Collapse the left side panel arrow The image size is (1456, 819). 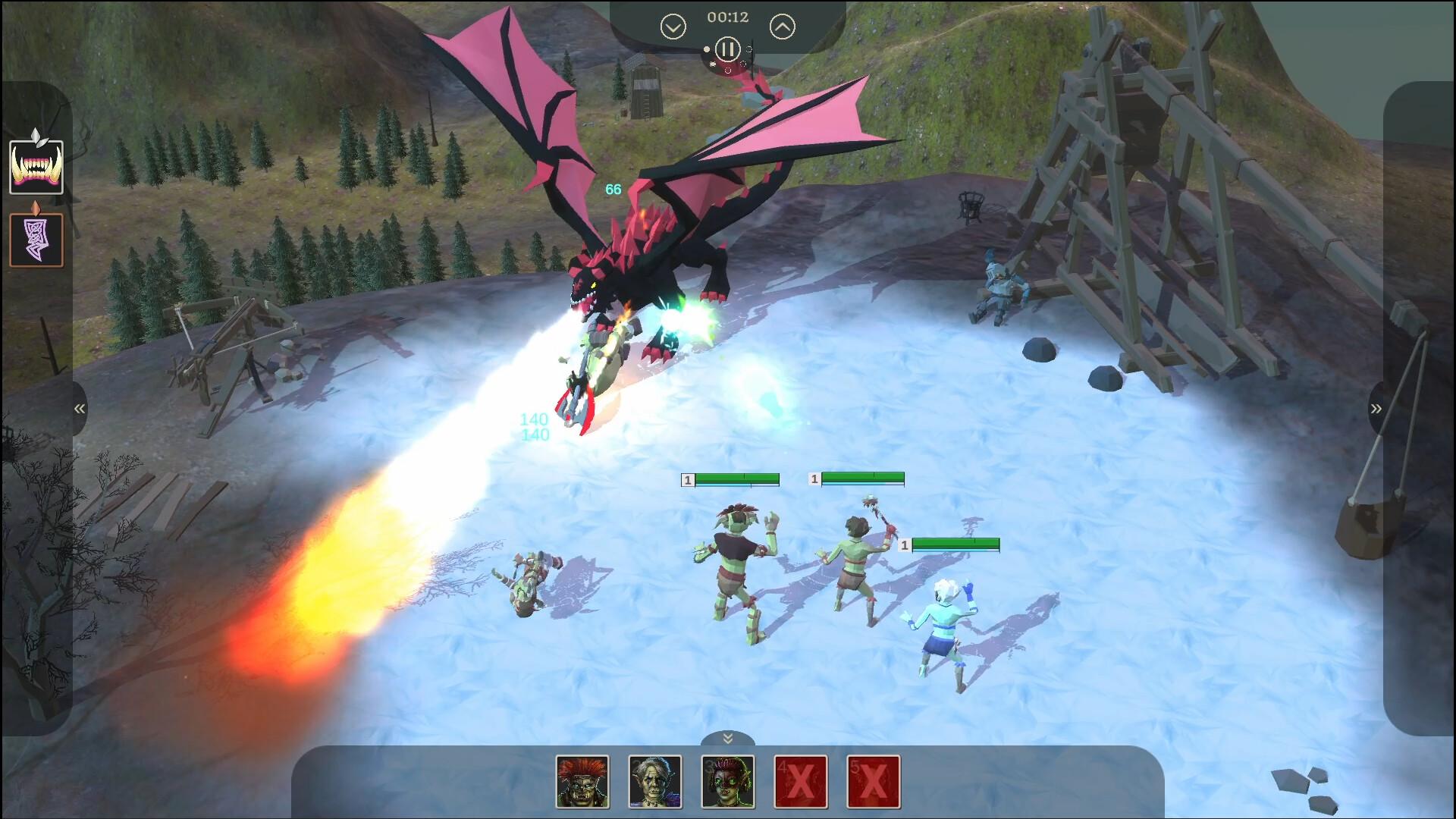click(x=79, y=409)
